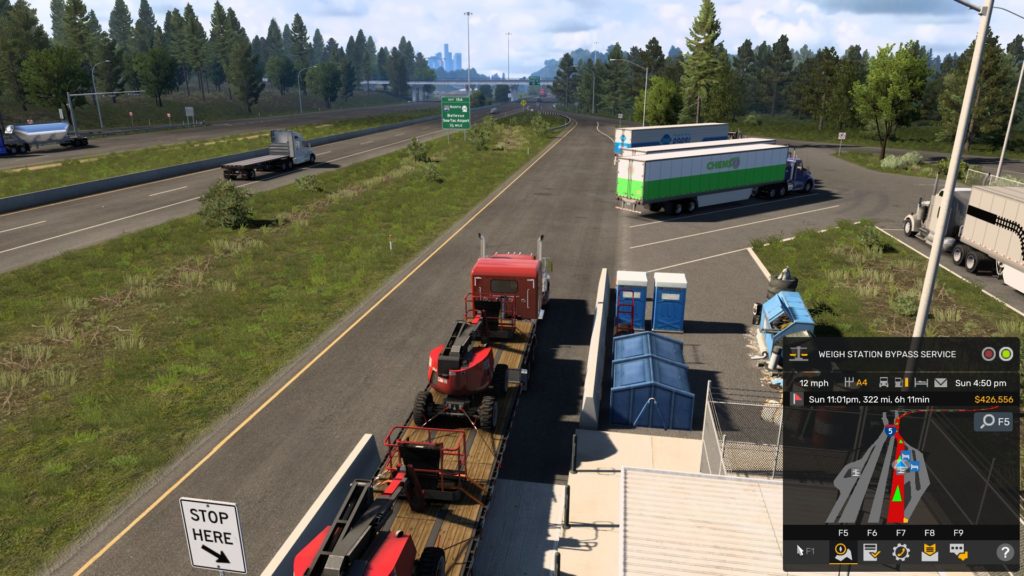Open the gear-and-phone diagnostics tab

(x=900, y=551)
